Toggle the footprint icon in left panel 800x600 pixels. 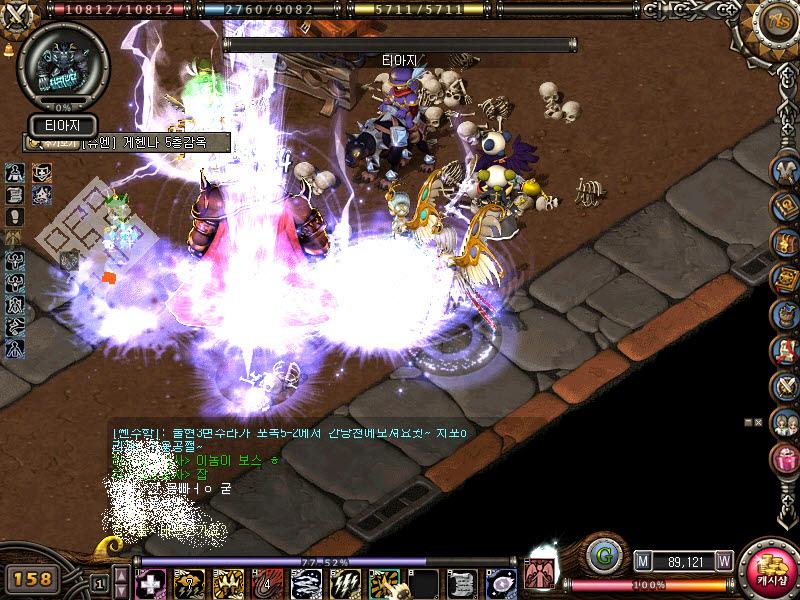[x=16, y=215]
